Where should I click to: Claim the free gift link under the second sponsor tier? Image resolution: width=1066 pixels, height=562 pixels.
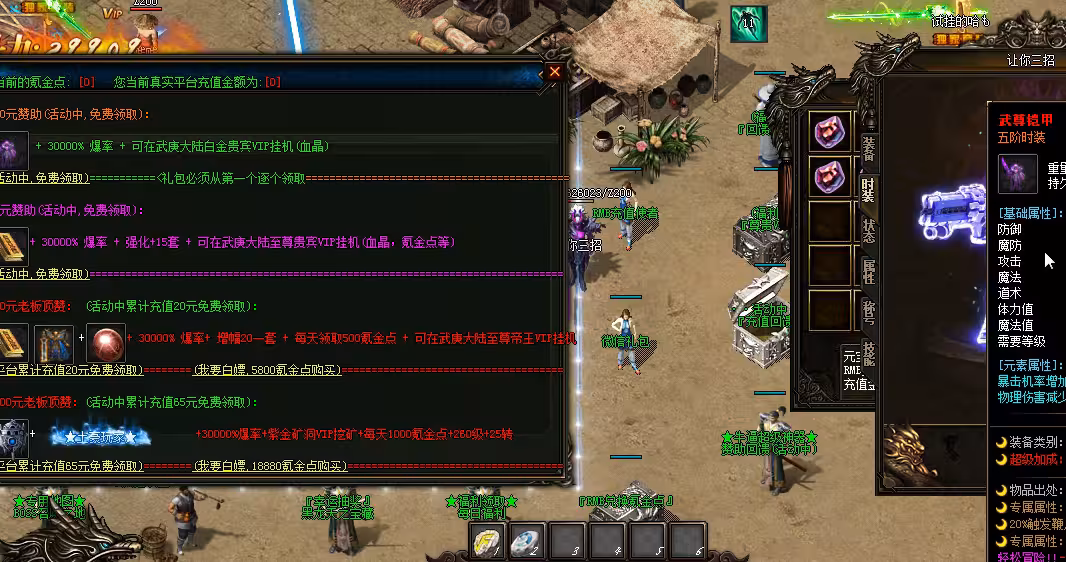click(43, 274)
